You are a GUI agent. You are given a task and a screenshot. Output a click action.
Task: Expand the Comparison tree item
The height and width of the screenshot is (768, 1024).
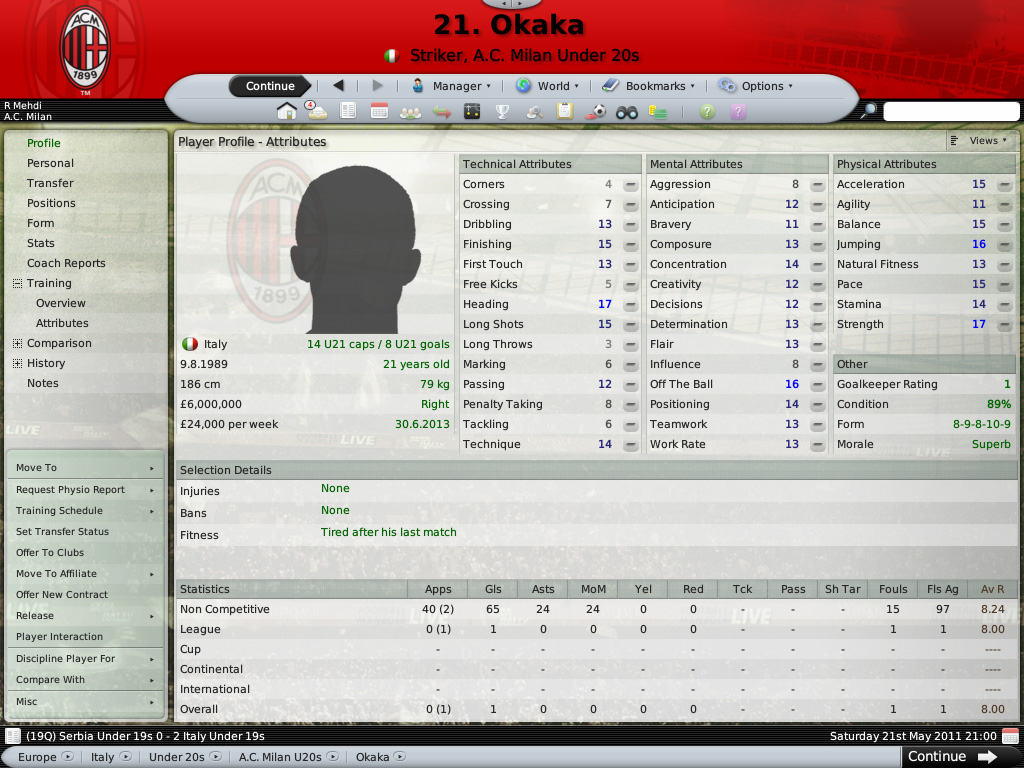point(17,343)
